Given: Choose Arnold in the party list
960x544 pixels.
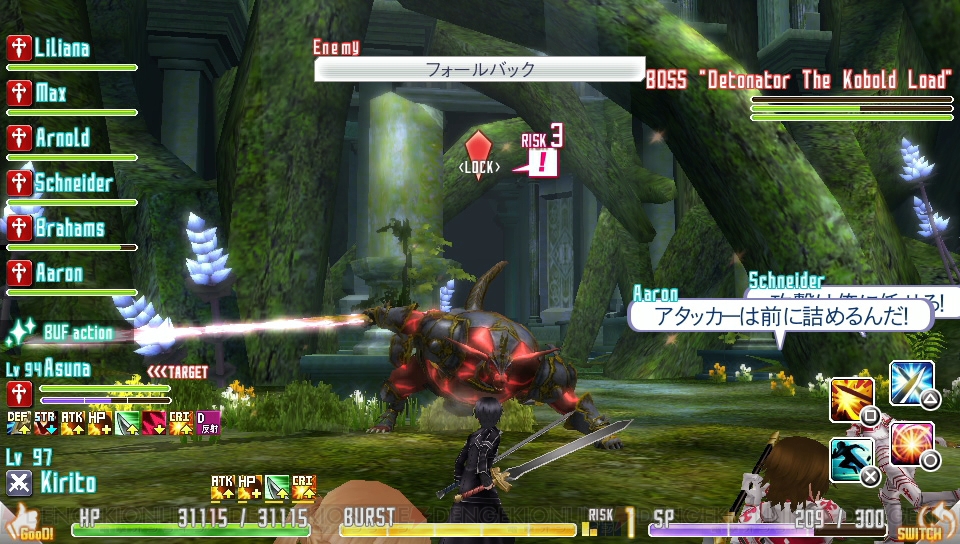Looking at the screenshot, I should 62,139.
